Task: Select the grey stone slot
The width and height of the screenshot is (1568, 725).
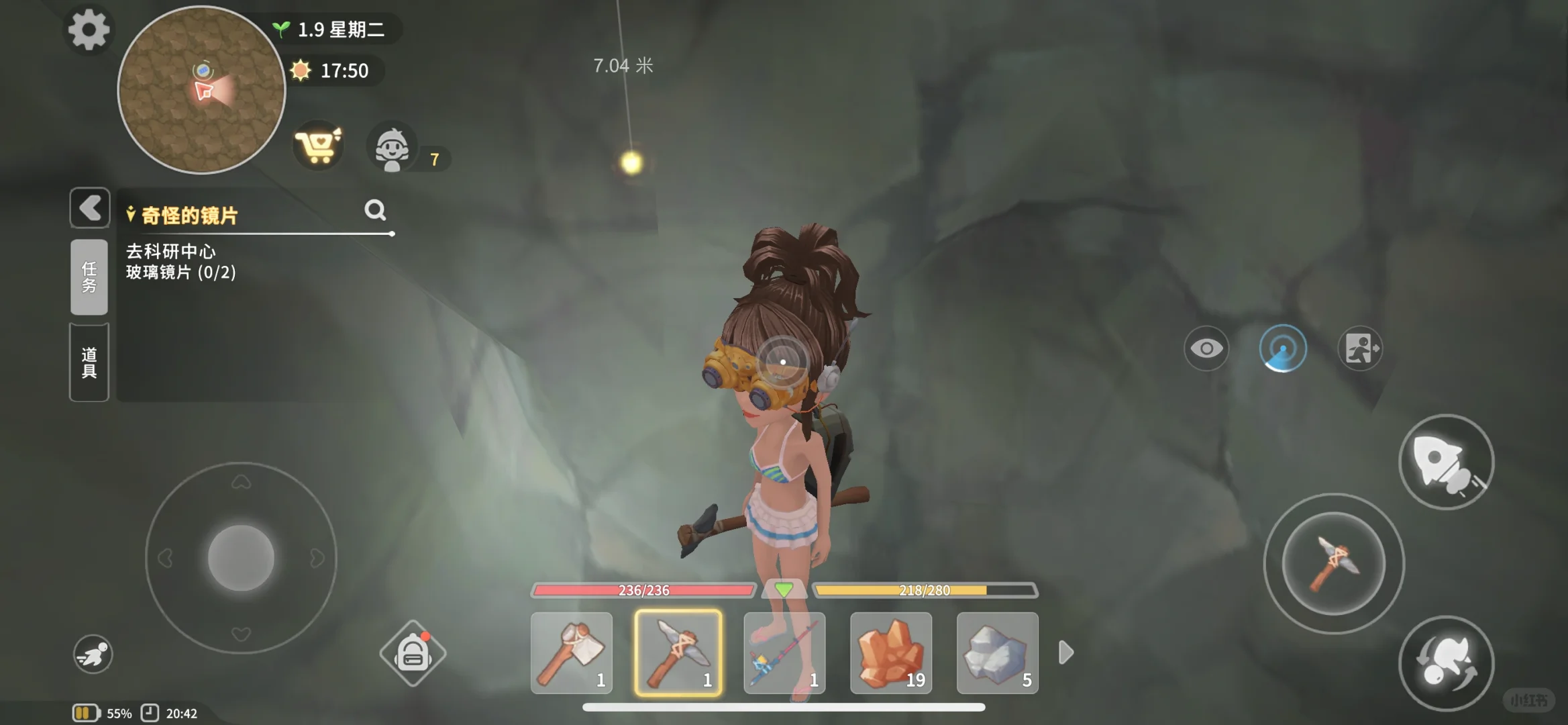Action: 997,652
